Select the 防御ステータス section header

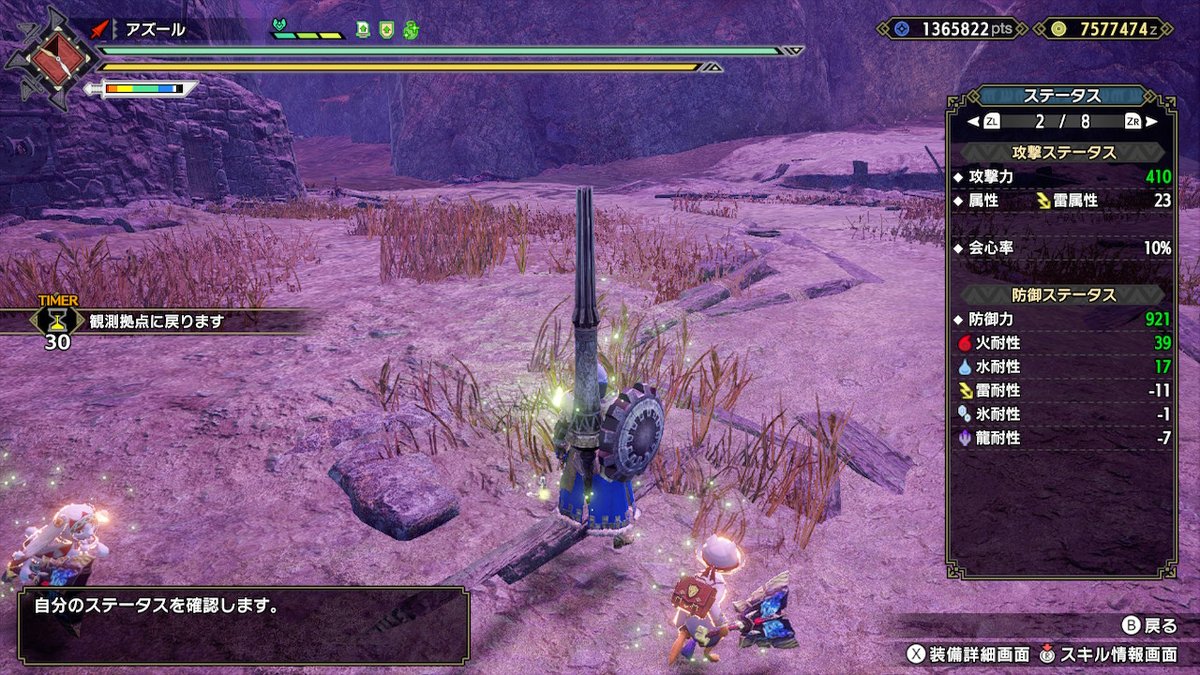[1061, 295]
